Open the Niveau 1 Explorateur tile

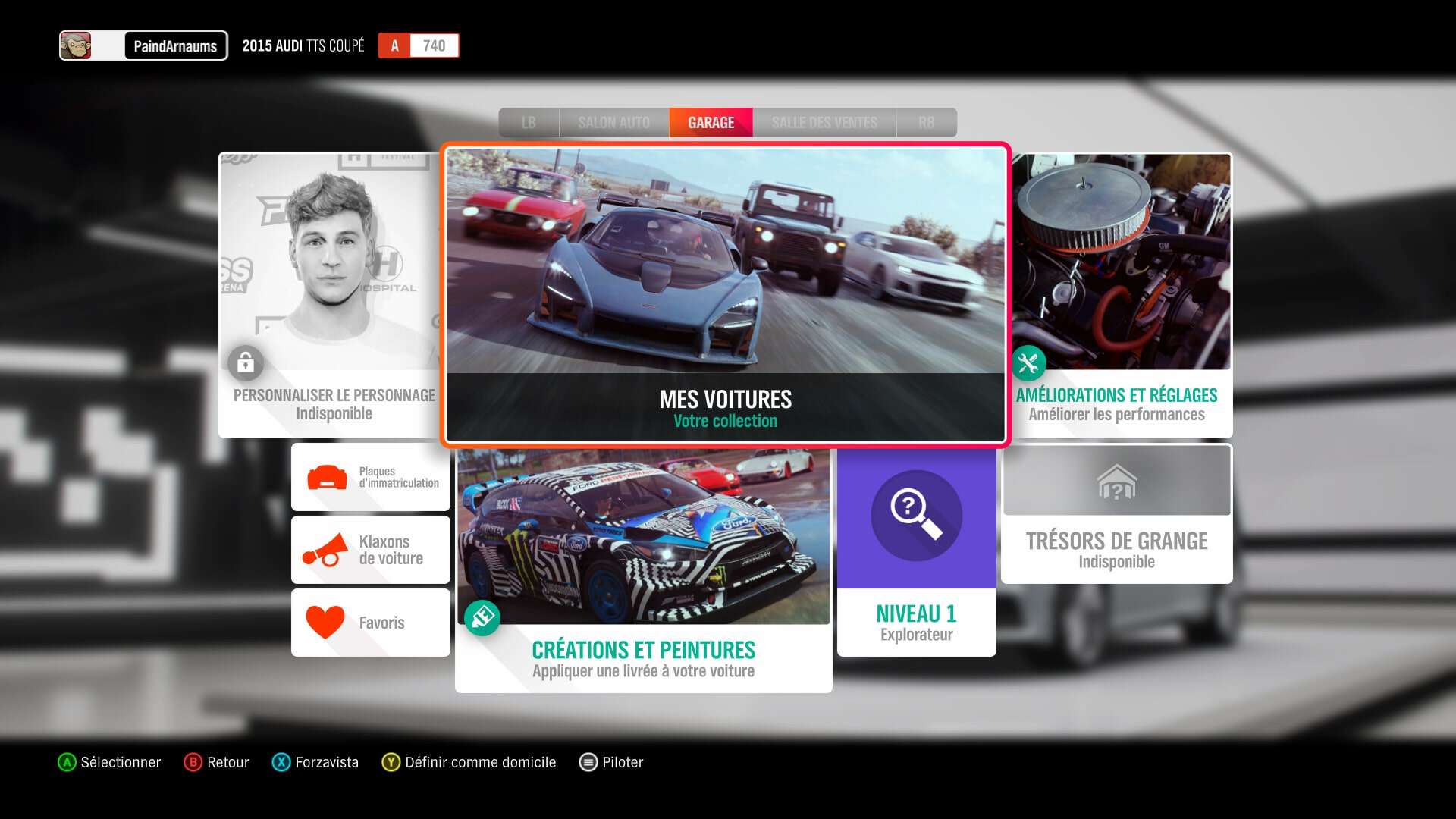pyautogui.click(x=916, y=552)
